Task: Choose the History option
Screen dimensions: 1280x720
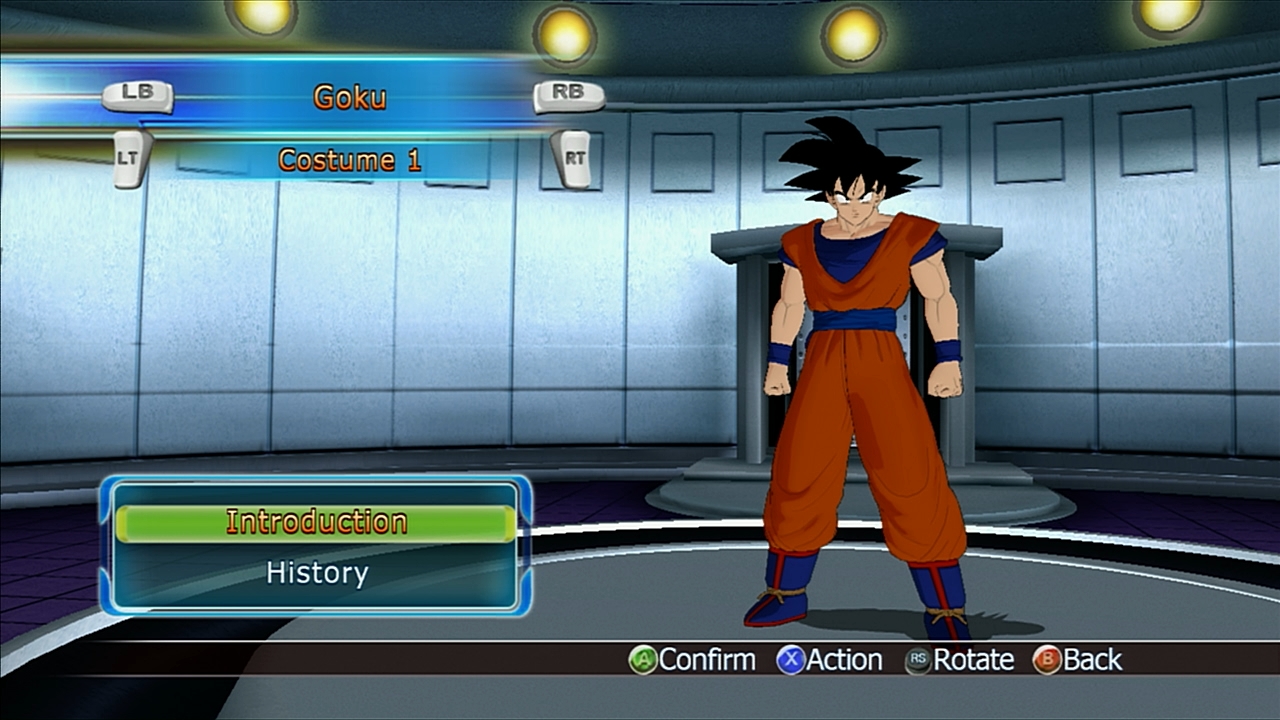Action: coord(316,573)
